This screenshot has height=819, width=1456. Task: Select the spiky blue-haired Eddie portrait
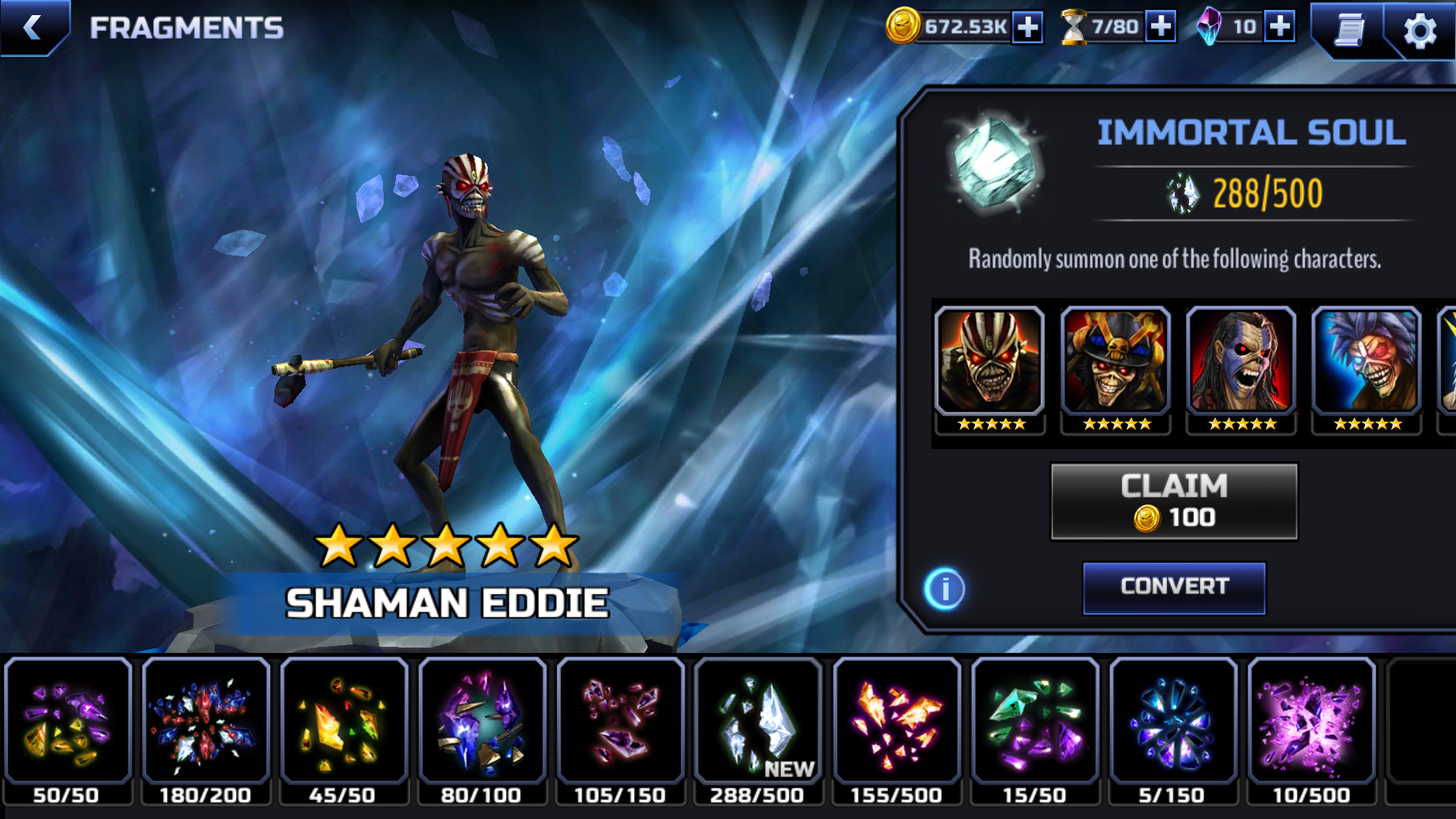(1367, 362)
